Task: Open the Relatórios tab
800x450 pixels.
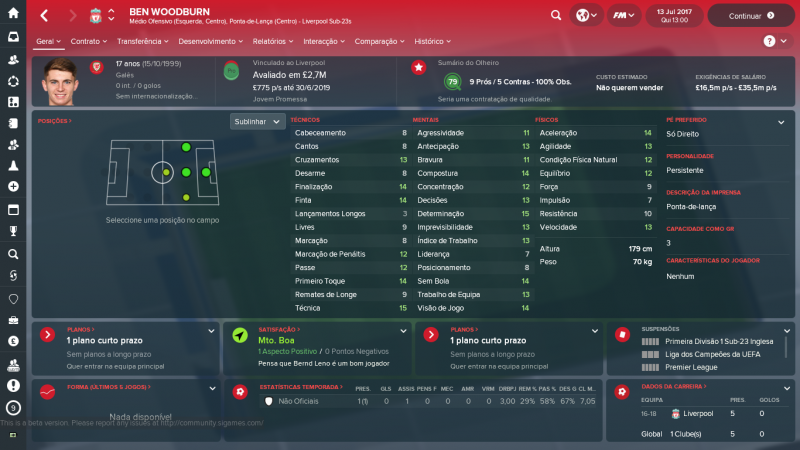Action: pyautogui.click(x=273, y=41)
